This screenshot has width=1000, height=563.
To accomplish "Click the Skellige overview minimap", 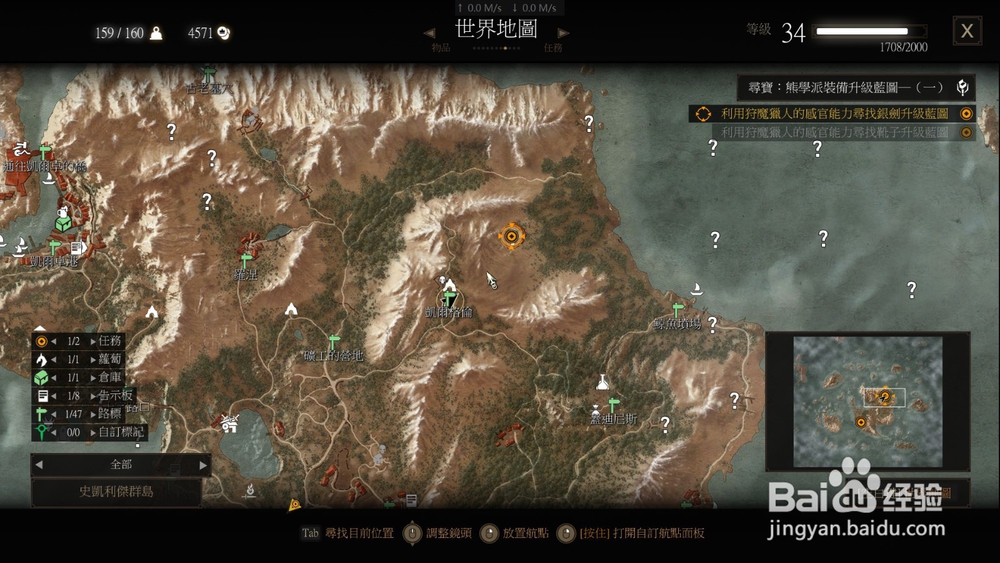I will (x=867, y=400).
